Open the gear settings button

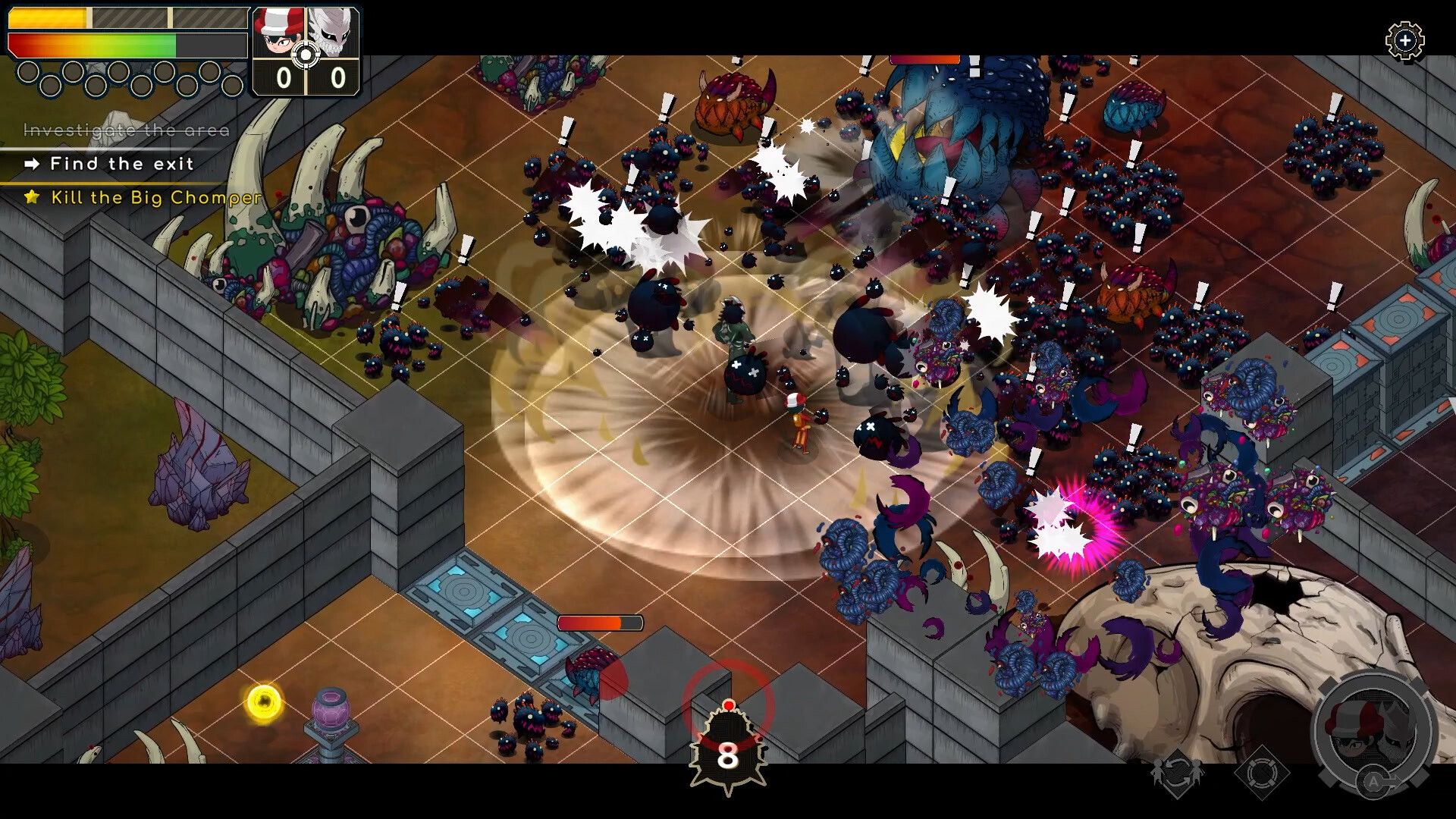coord(1404,40)
